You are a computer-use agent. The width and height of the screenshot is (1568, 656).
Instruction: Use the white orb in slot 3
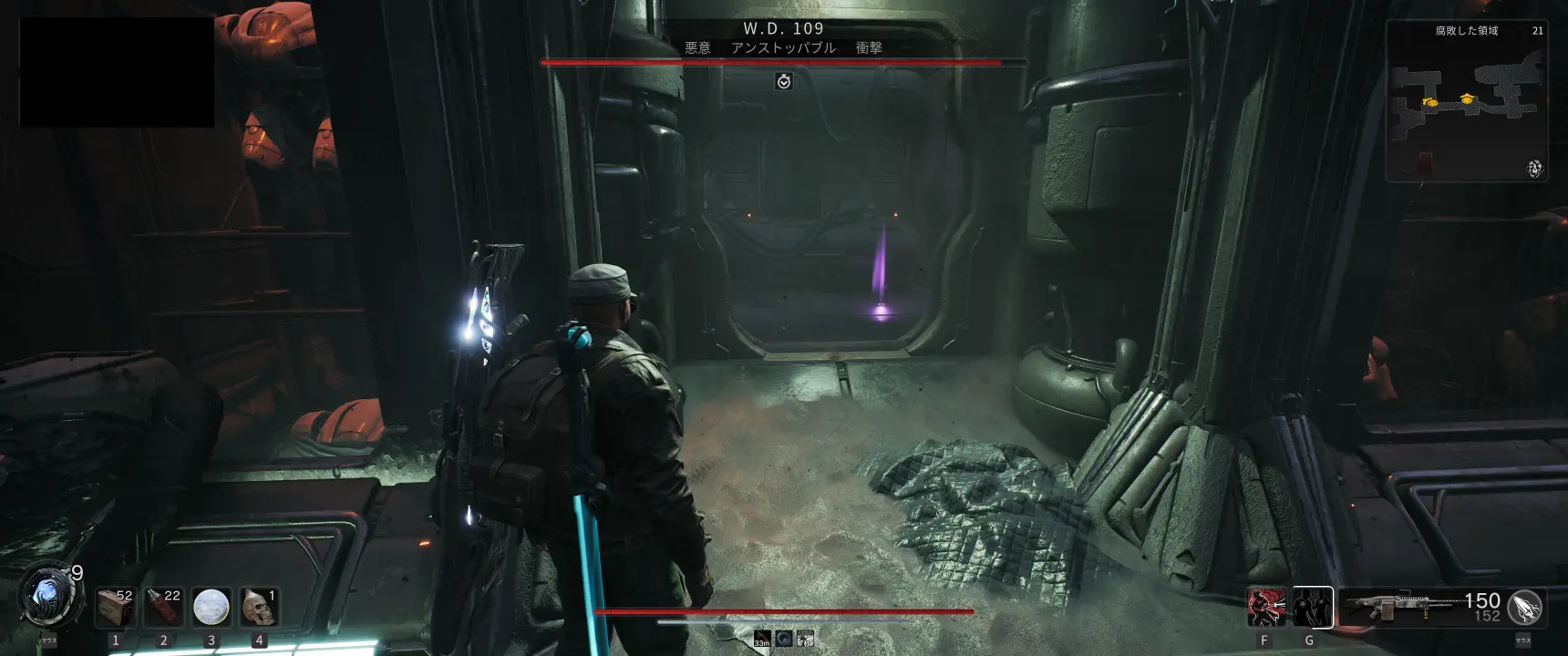[211, 607]
